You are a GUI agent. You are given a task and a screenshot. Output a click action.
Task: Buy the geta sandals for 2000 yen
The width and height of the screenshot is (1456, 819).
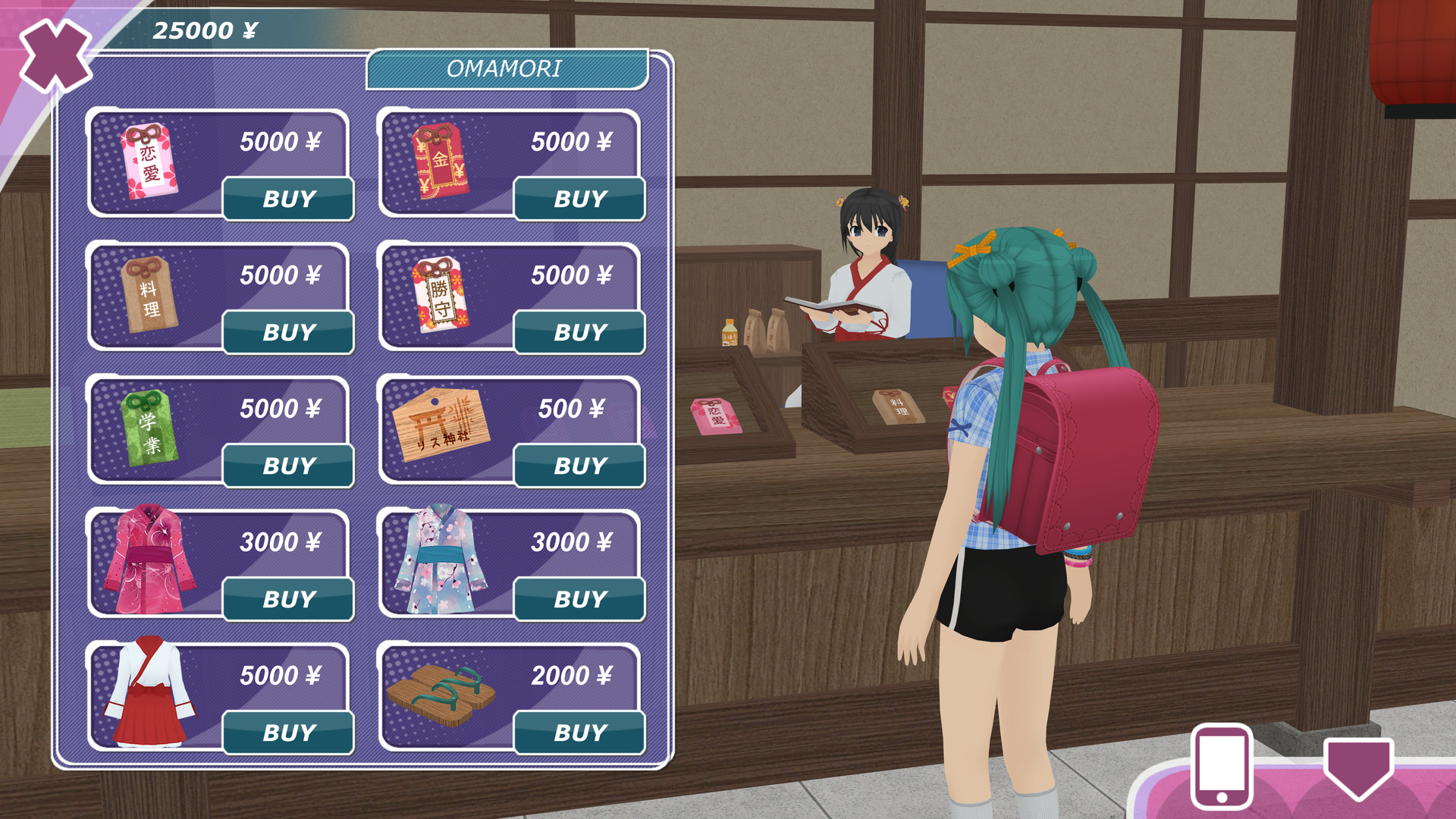point(579,730)
